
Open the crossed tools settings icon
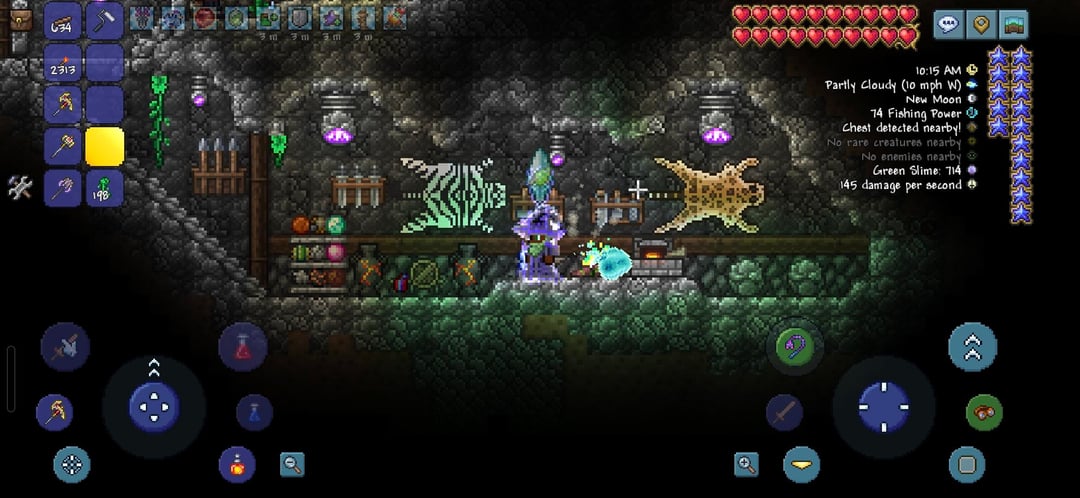(x=20, y=187)
